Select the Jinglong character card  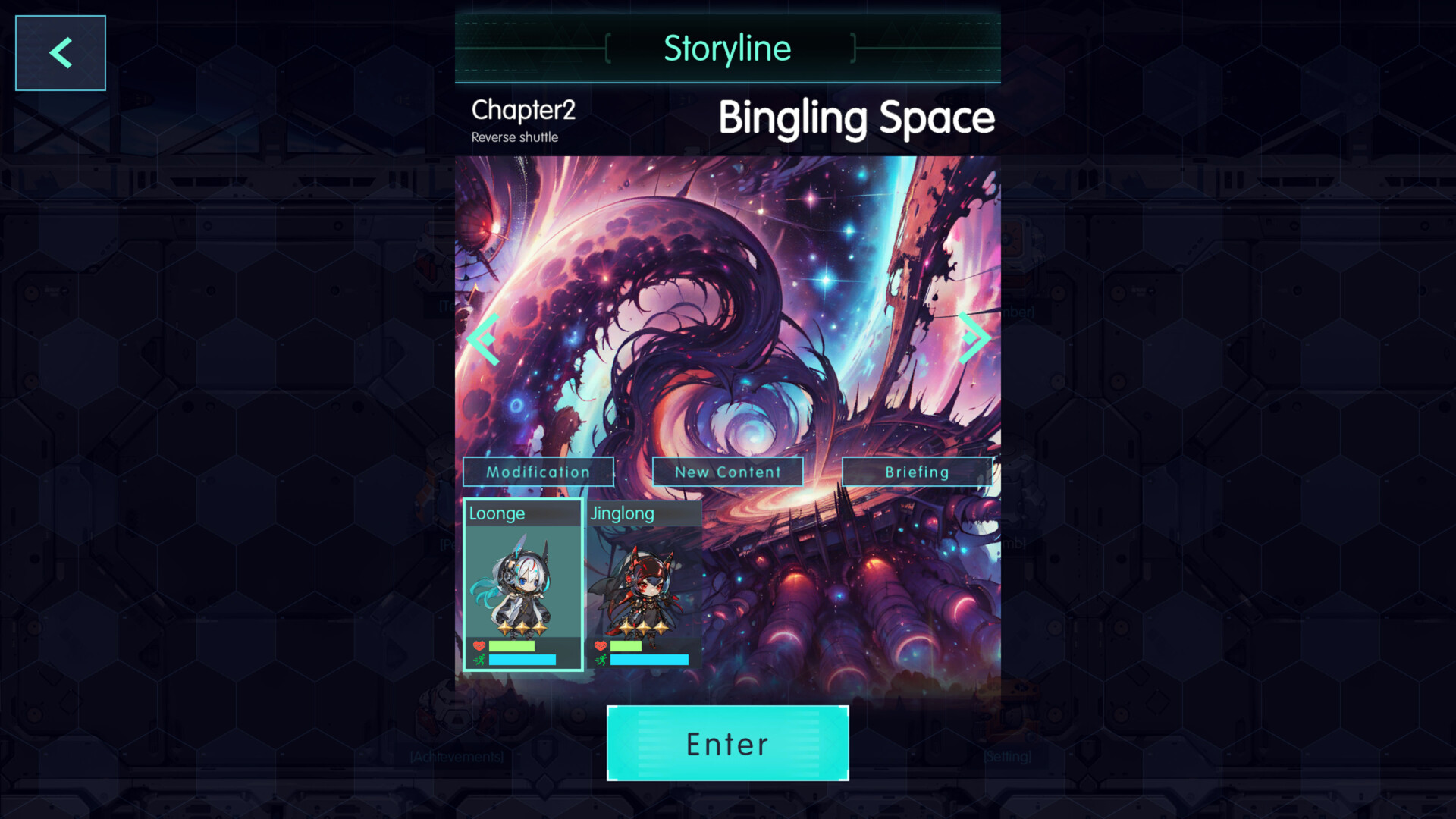[646, 584]
